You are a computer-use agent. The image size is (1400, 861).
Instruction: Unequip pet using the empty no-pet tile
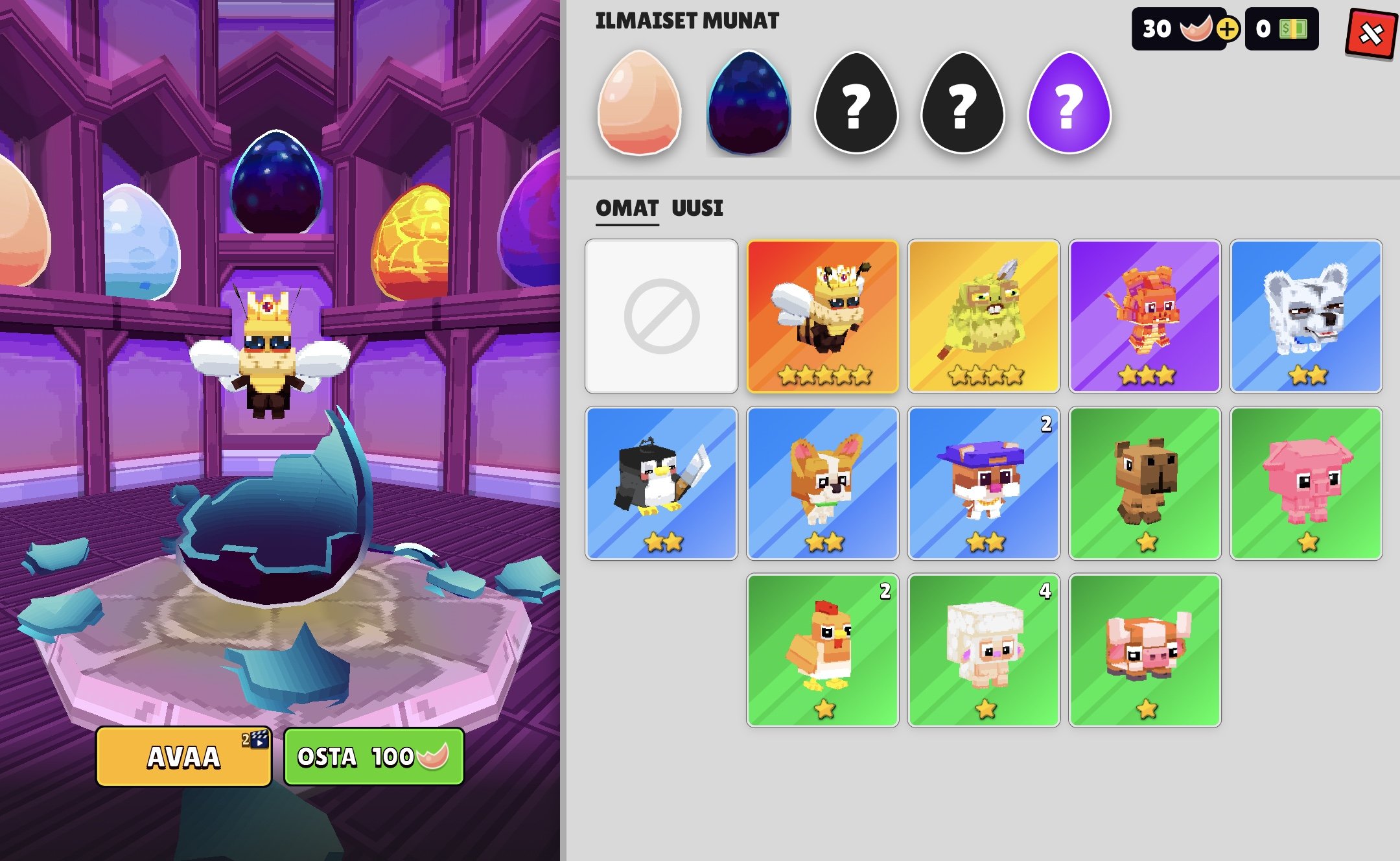[661, 316]
